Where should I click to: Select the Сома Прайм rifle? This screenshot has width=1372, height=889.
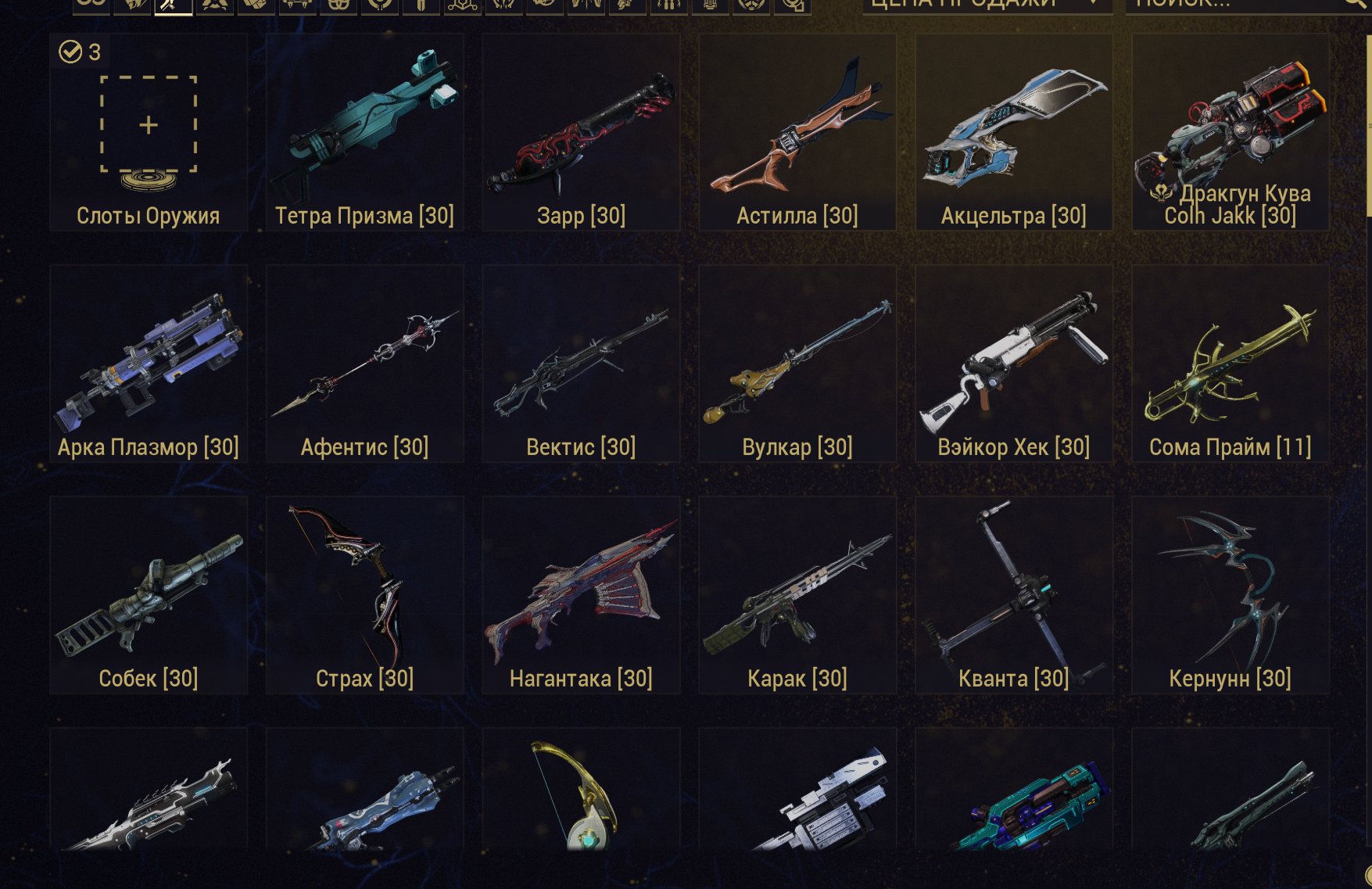(x=1231, y=363)
